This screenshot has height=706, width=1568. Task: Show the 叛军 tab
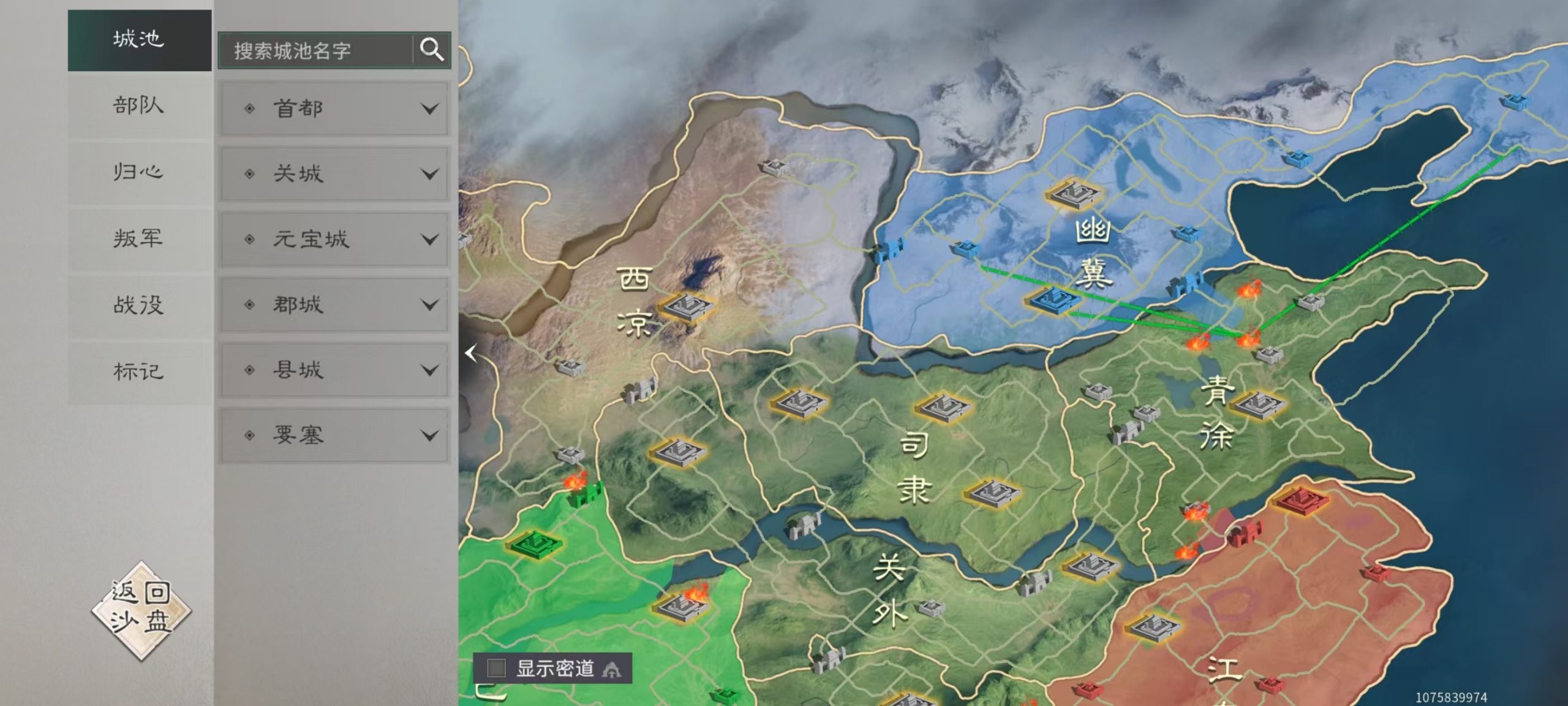pyautogui.click(x=139, y=238)
